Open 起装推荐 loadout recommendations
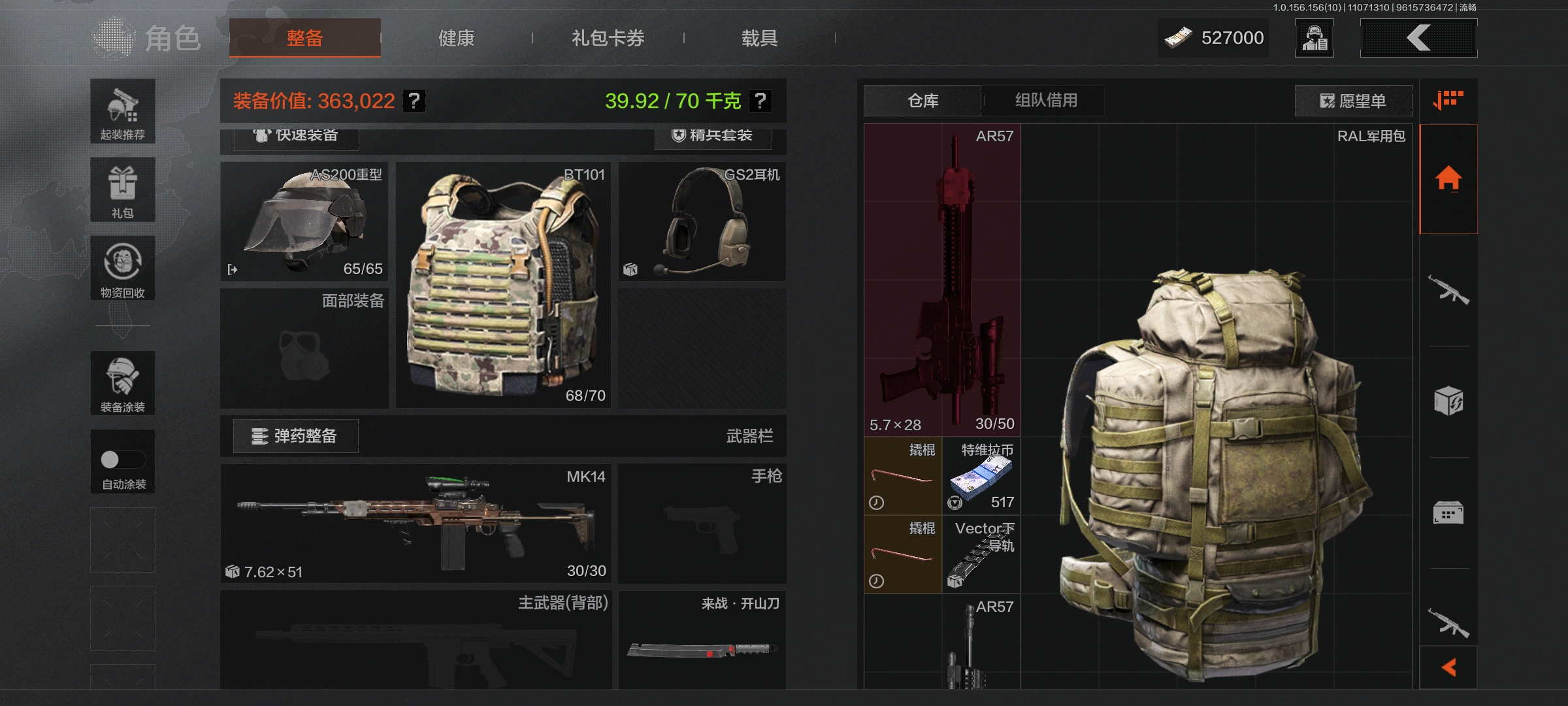 123,112
